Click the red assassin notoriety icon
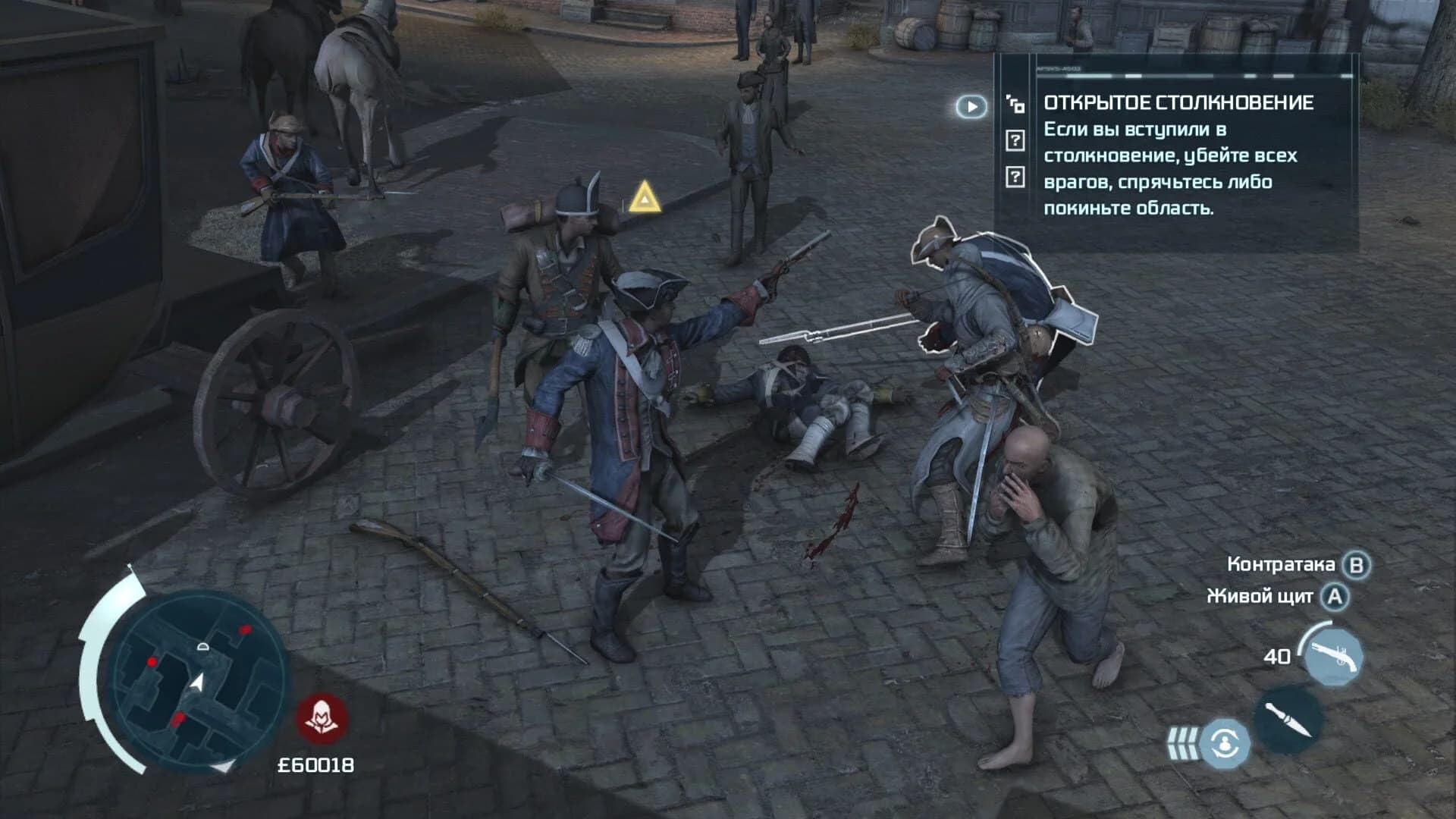Viewport: 1456px width, 819px height. pyautogui.click(x=322, y=717)
